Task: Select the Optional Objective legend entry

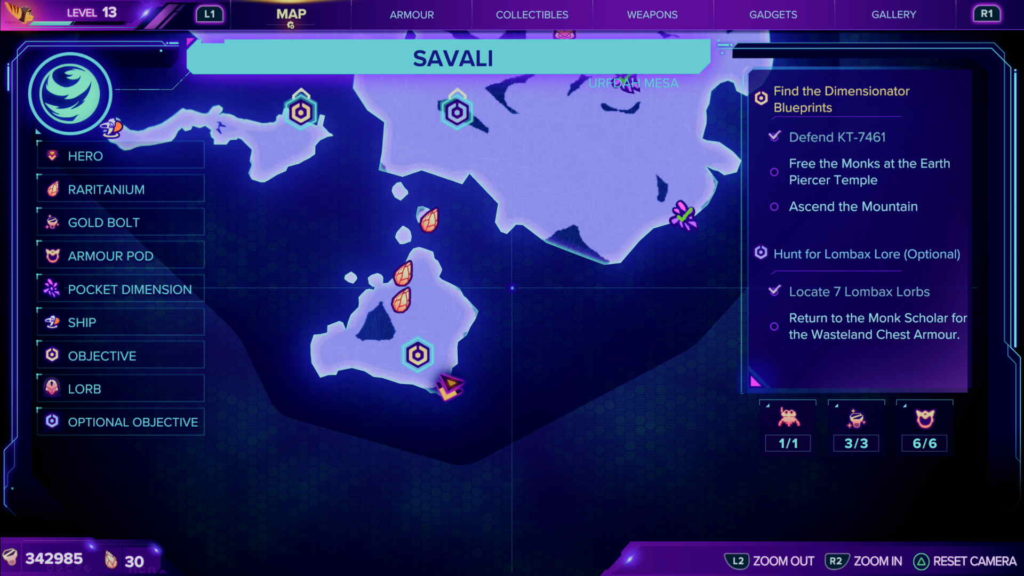Action: tap(120, 422)
